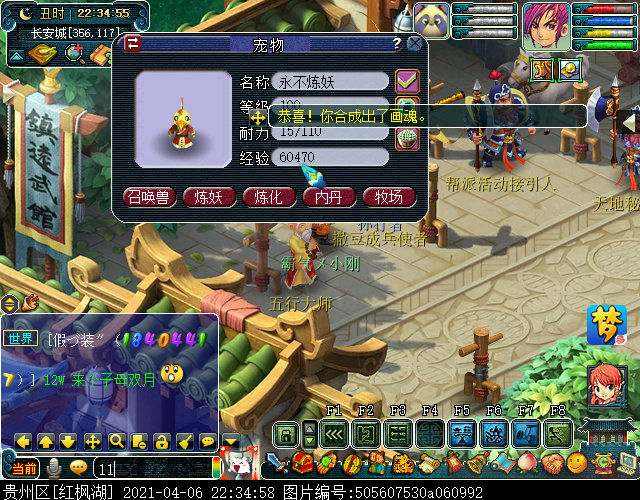
Task: Activate the F1 hotkey slot
Action: 334,433
